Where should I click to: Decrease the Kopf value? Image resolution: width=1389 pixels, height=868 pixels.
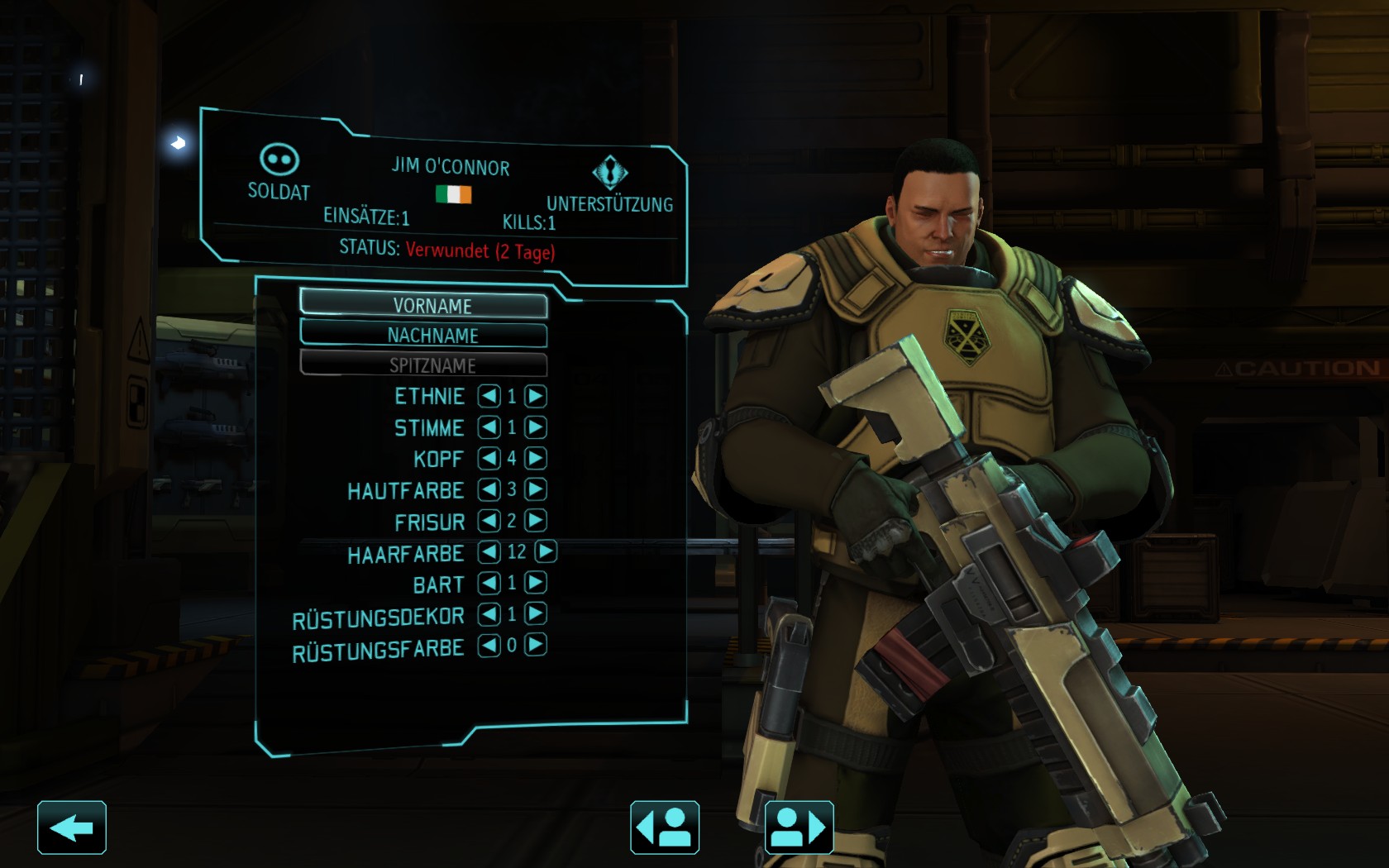489,458
